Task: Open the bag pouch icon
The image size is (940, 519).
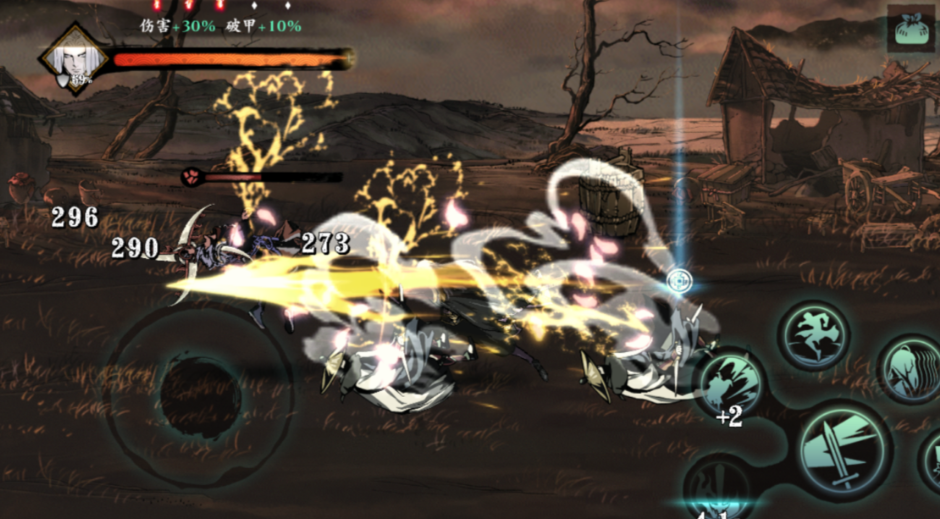Action: point(909,29)
